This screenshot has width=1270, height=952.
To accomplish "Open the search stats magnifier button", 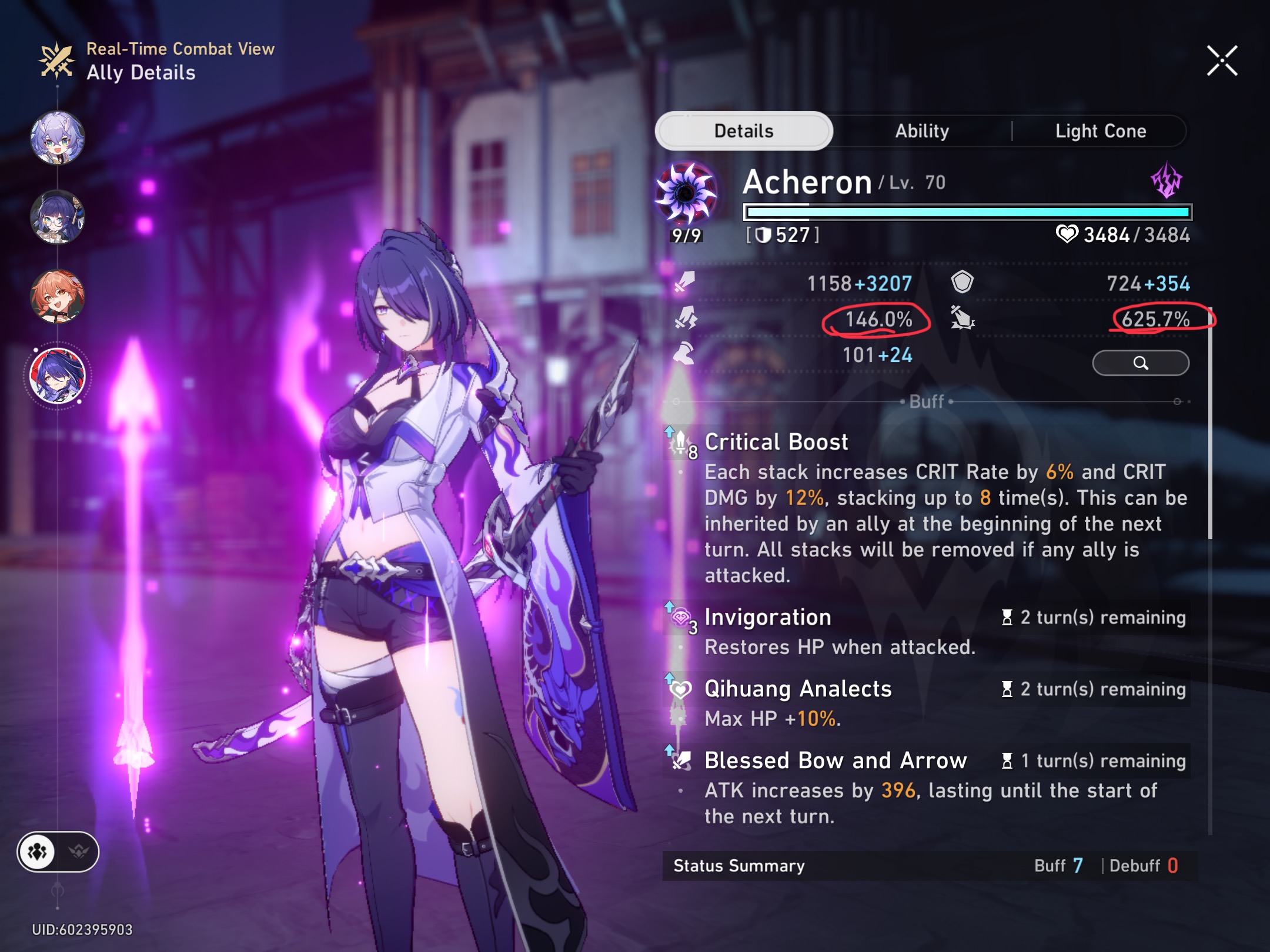I will point(1141,364).
